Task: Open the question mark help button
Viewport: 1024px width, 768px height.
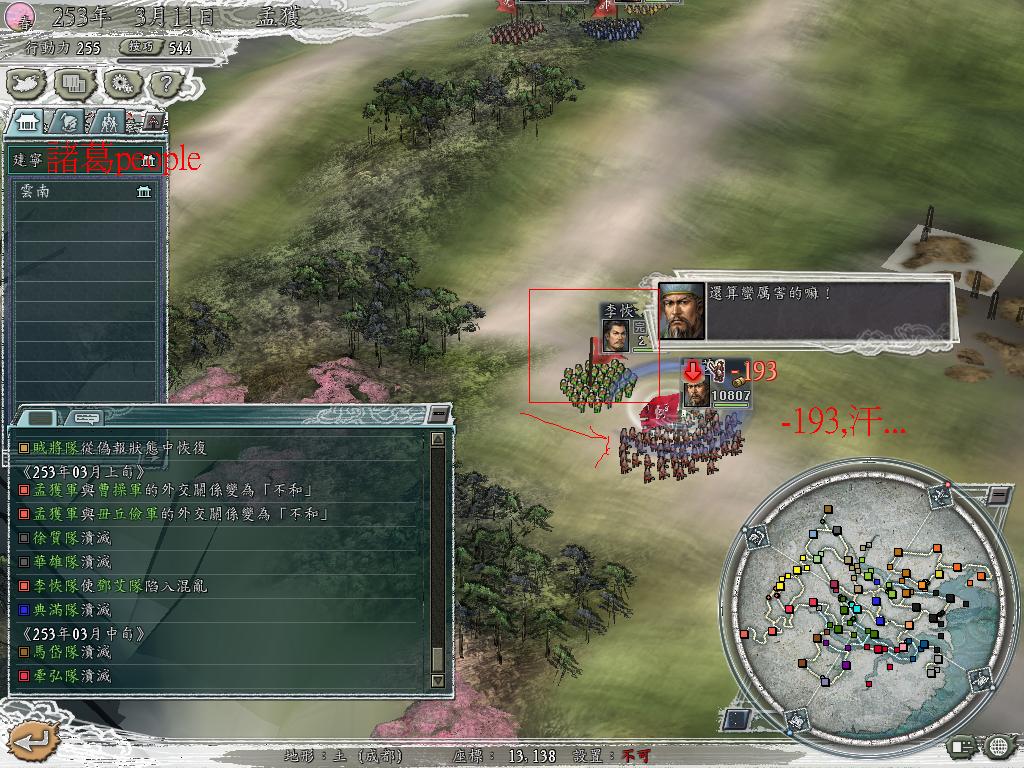Action: [167, 85]
